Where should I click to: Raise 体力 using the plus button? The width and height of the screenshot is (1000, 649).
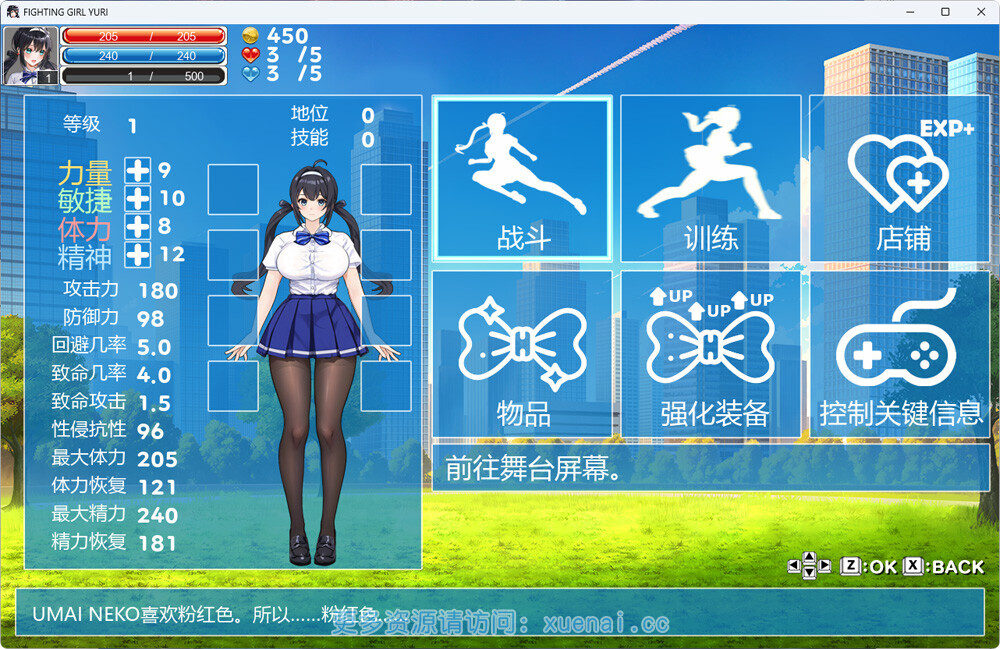[x=137, y=227]
